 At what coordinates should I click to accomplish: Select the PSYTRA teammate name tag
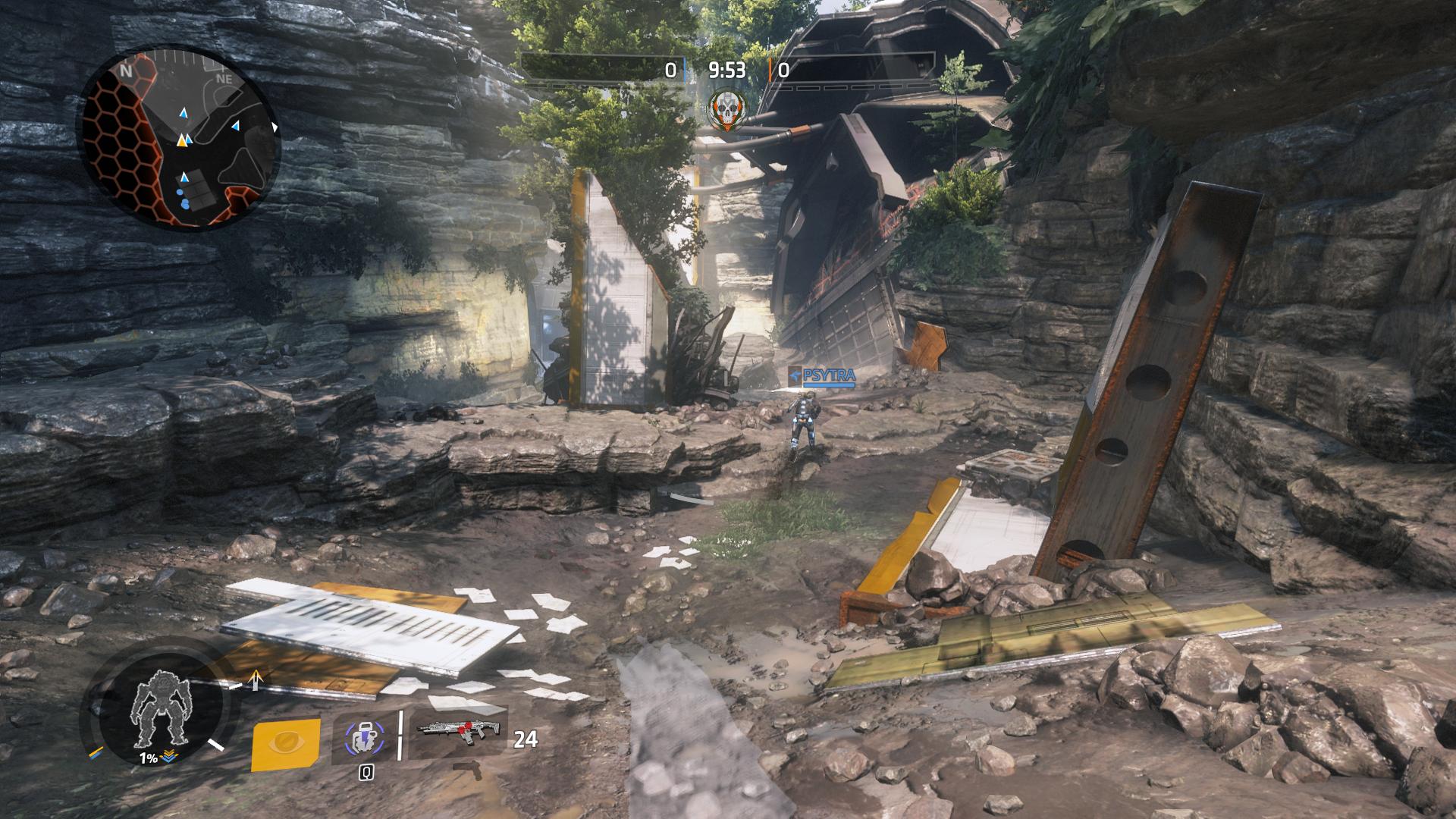(822, 376)
